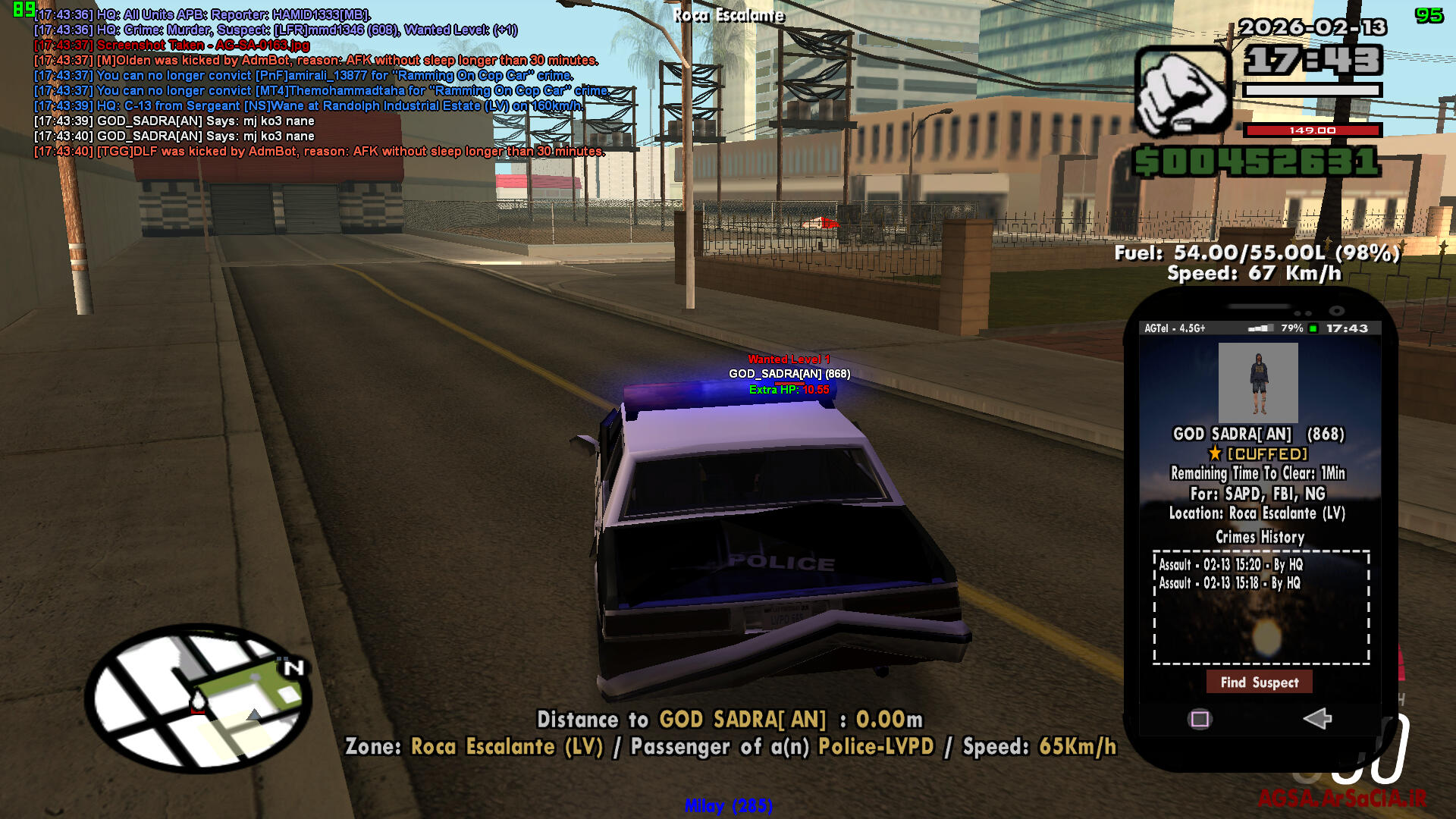
Task: Tap the phone's square home button
Action: coord(1200,719)
